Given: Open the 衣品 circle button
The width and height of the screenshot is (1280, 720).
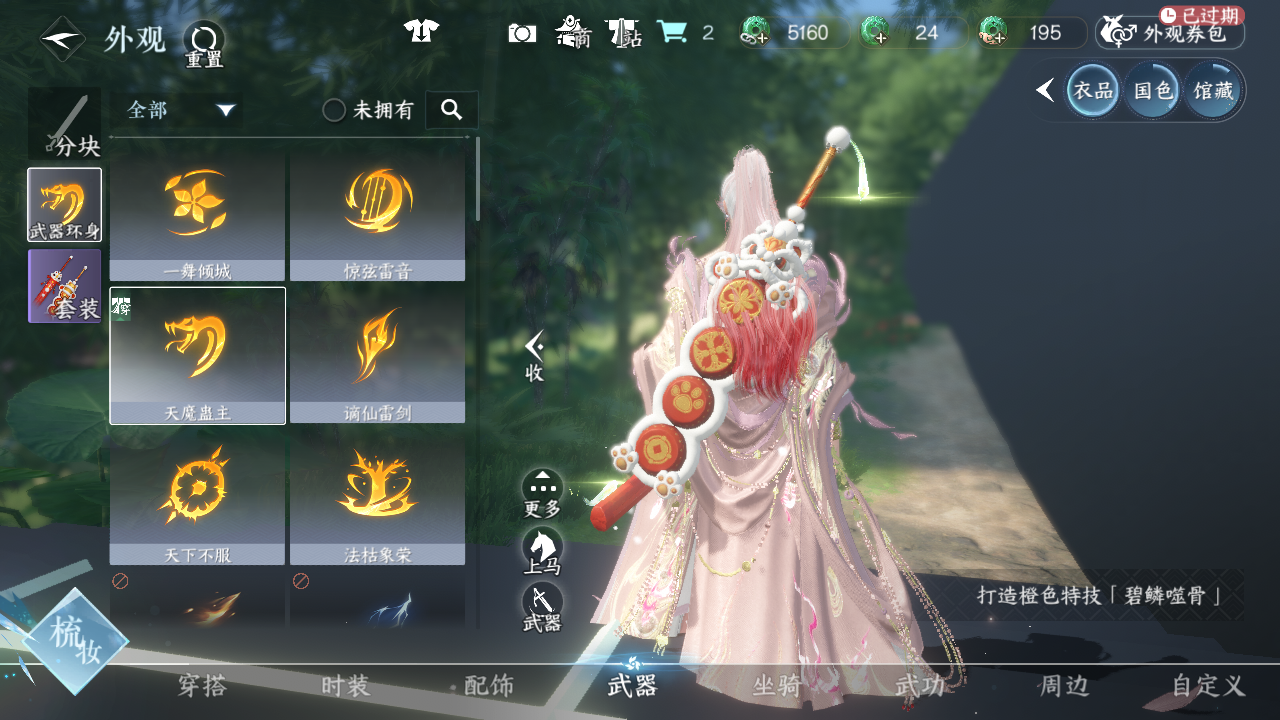Looking at the screenshot, I should point(1092,91).
